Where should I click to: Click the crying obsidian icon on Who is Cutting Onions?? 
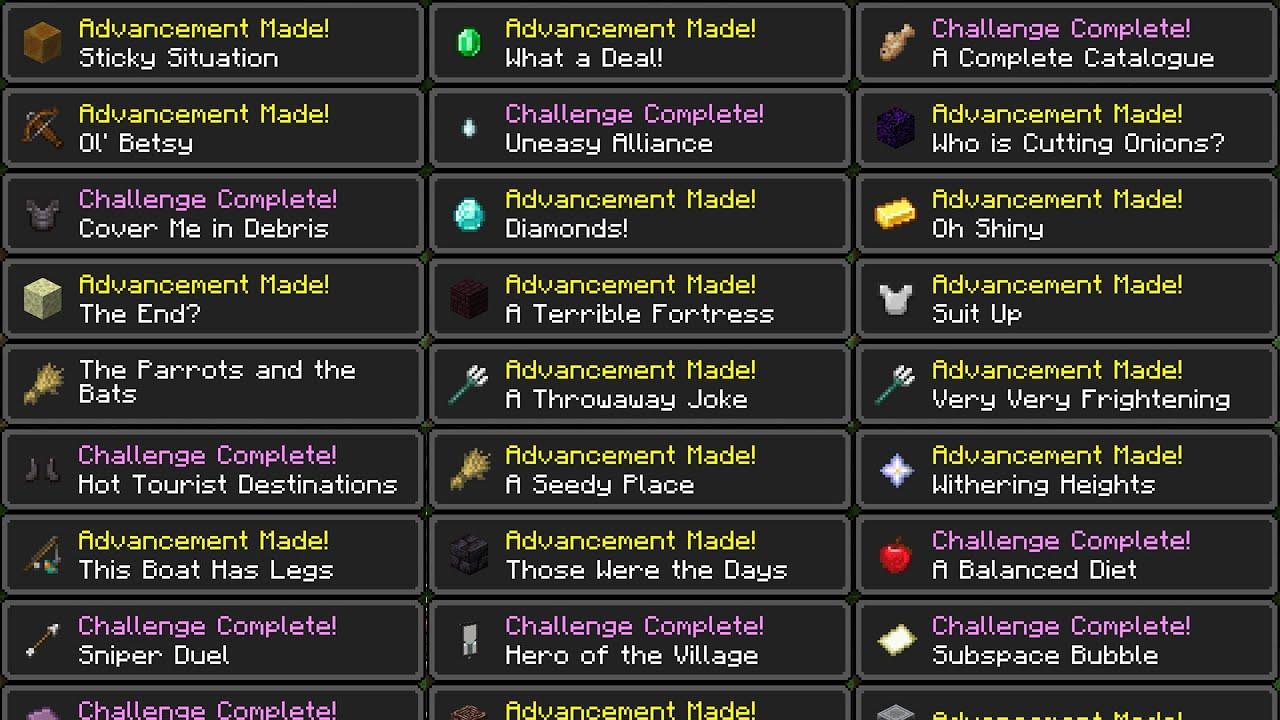pyautogui.click(x=896, y=128)
